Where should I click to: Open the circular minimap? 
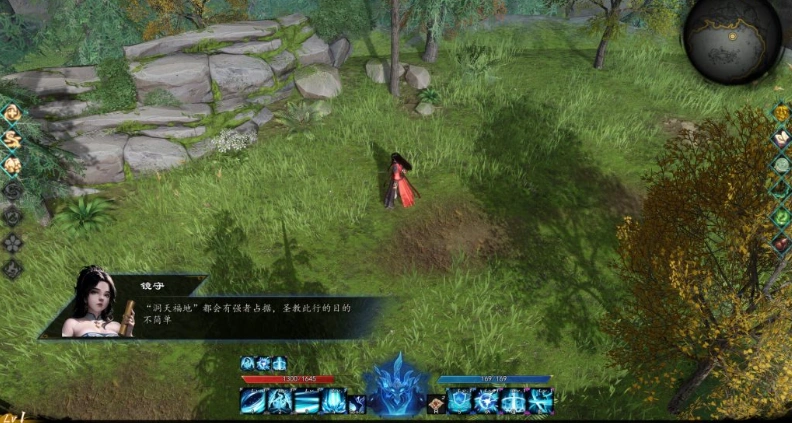pos(733,39)
